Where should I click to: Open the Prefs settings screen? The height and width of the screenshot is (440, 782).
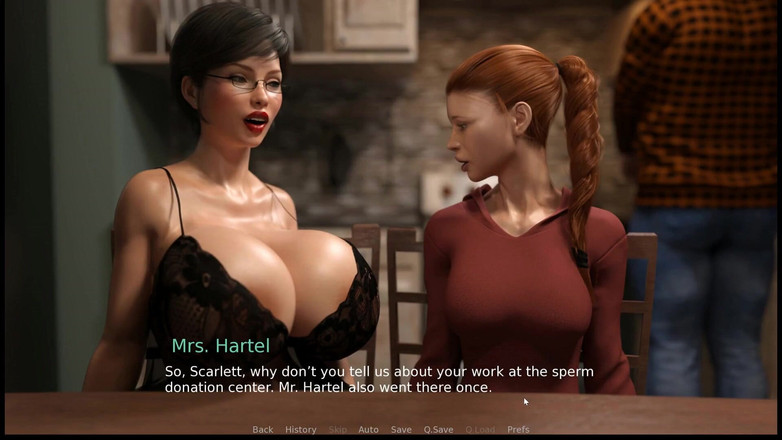point(518,430)
